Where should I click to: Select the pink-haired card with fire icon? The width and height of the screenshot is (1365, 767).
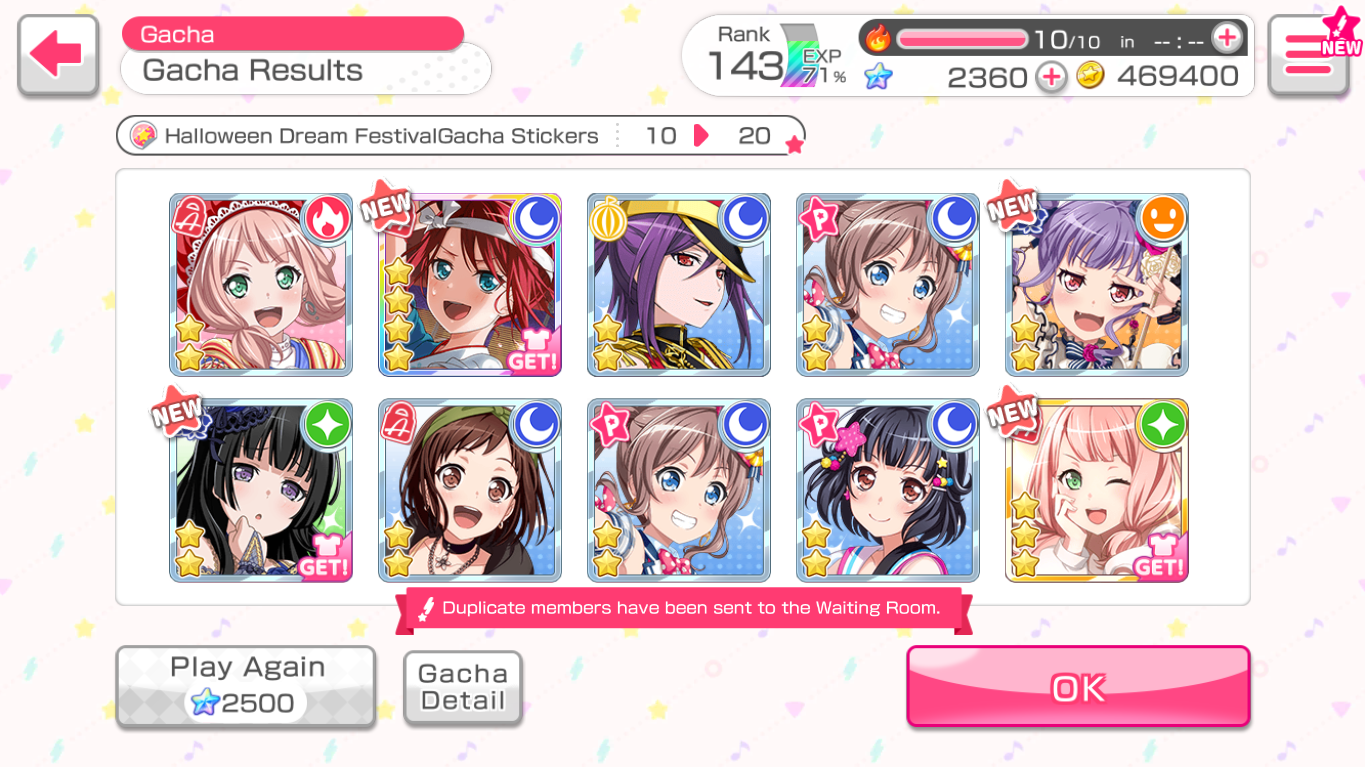[x=261, y=285]
